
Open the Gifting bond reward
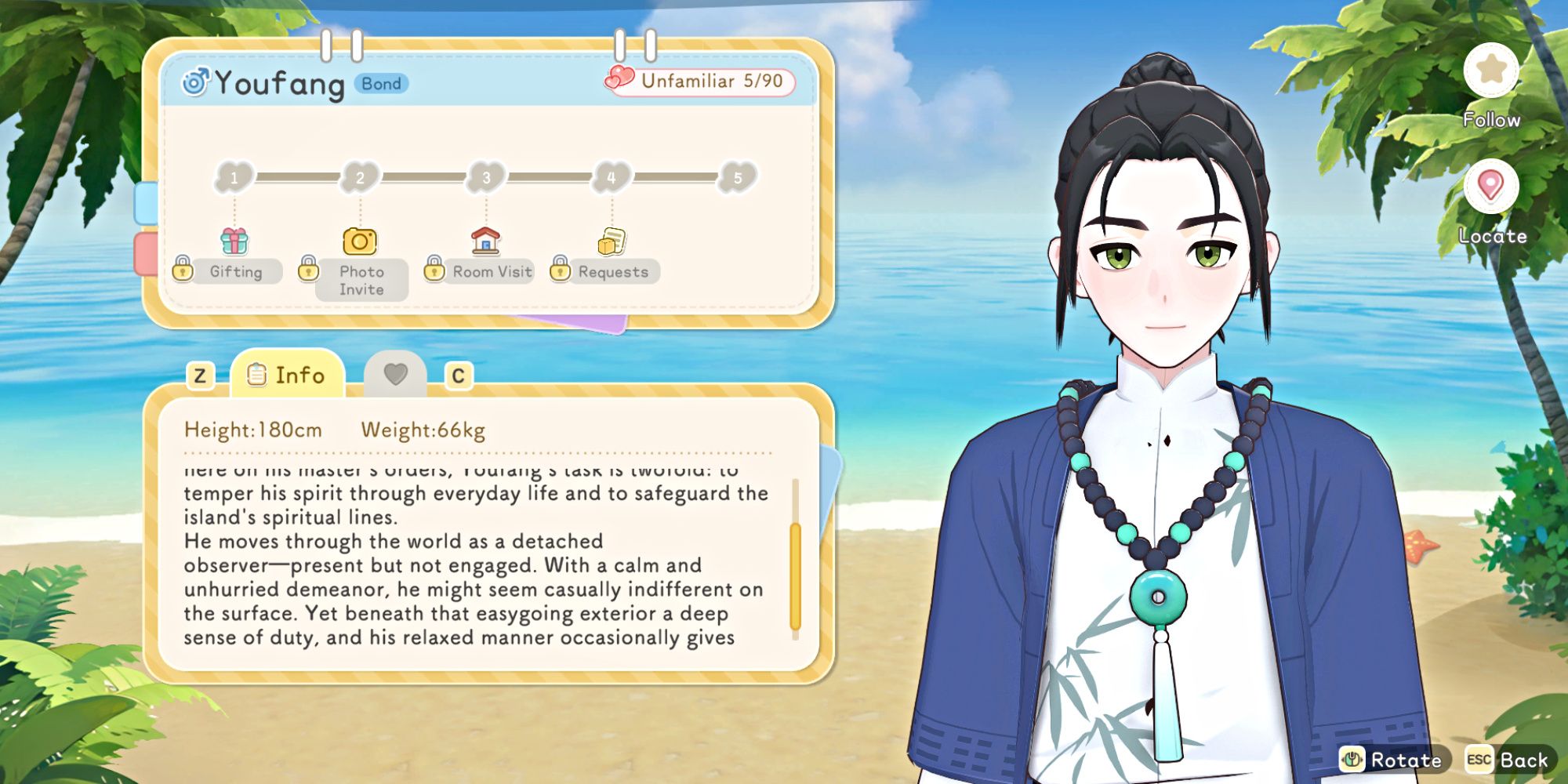click(x=235, y=243)
